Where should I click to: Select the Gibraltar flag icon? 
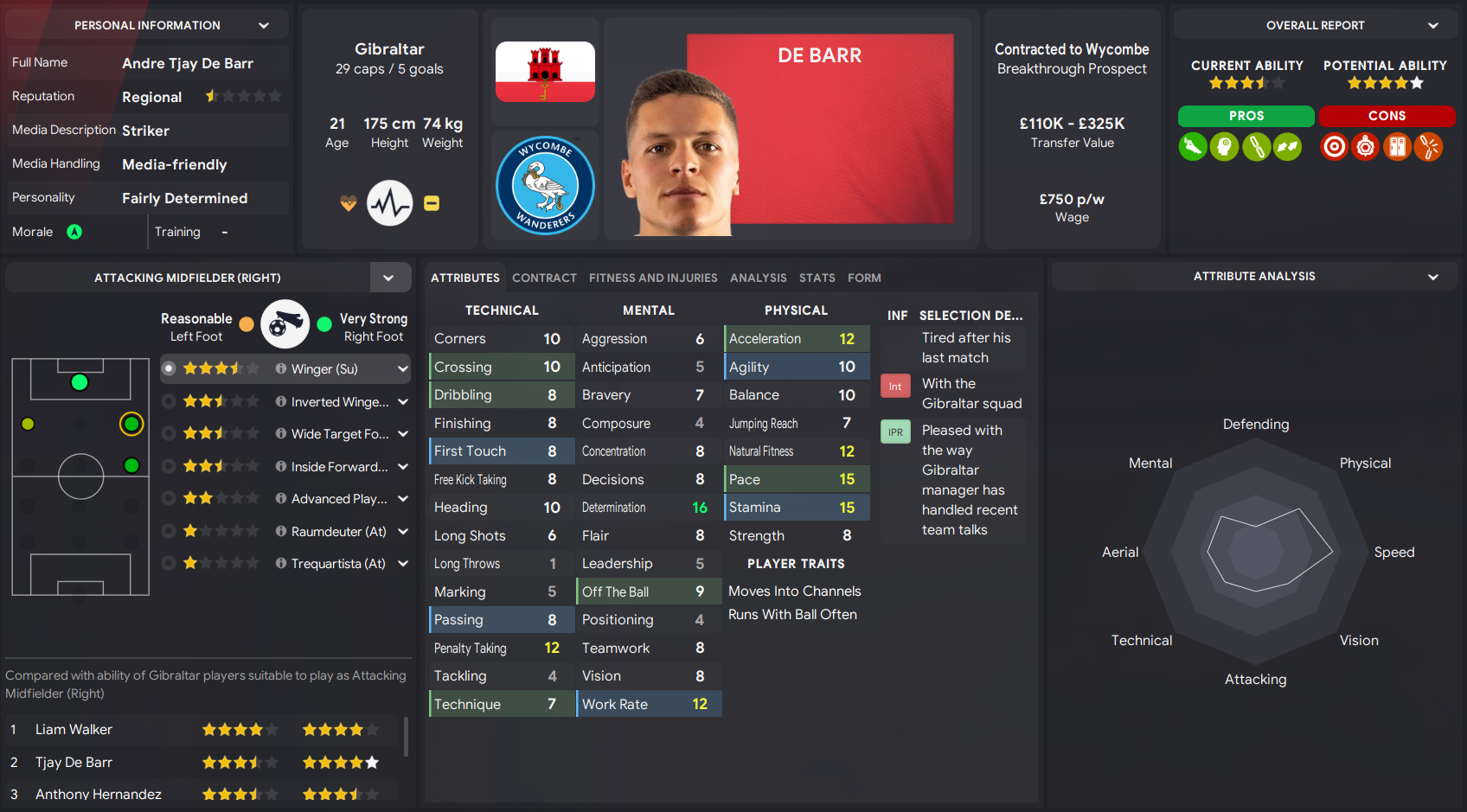(x=544, y=71)
